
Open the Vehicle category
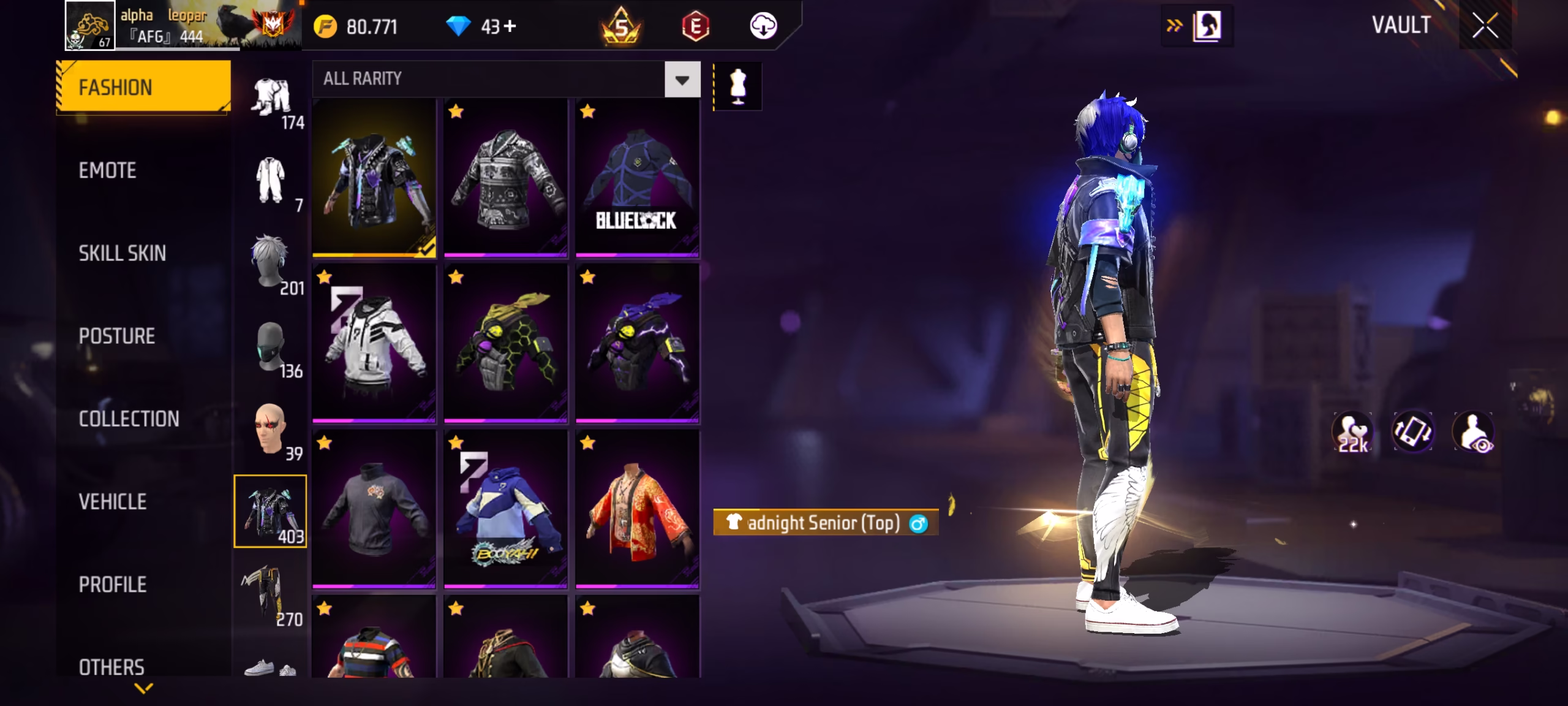point(113,502)
